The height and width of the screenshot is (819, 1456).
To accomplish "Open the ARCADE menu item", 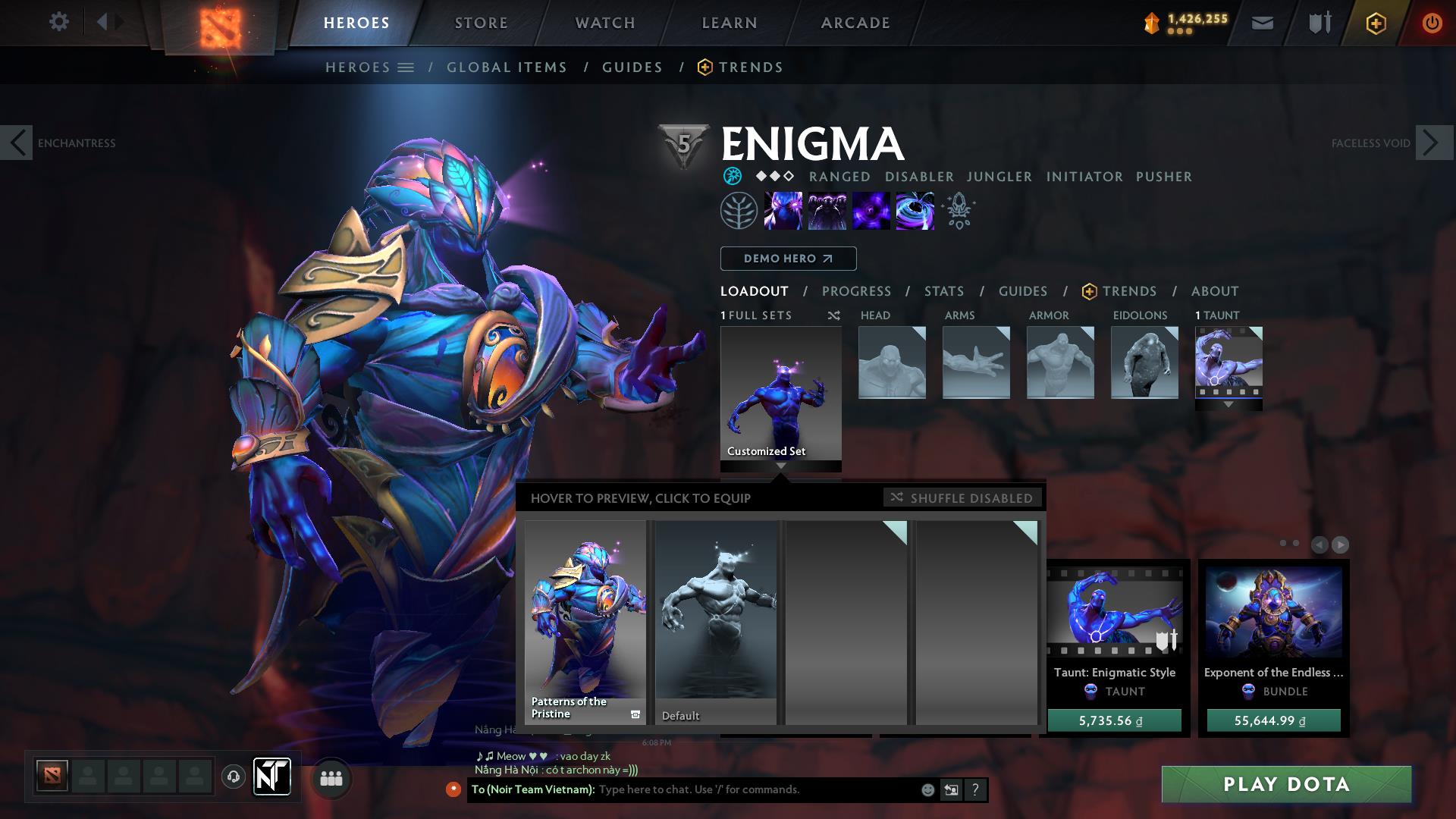I will point(855,23).
